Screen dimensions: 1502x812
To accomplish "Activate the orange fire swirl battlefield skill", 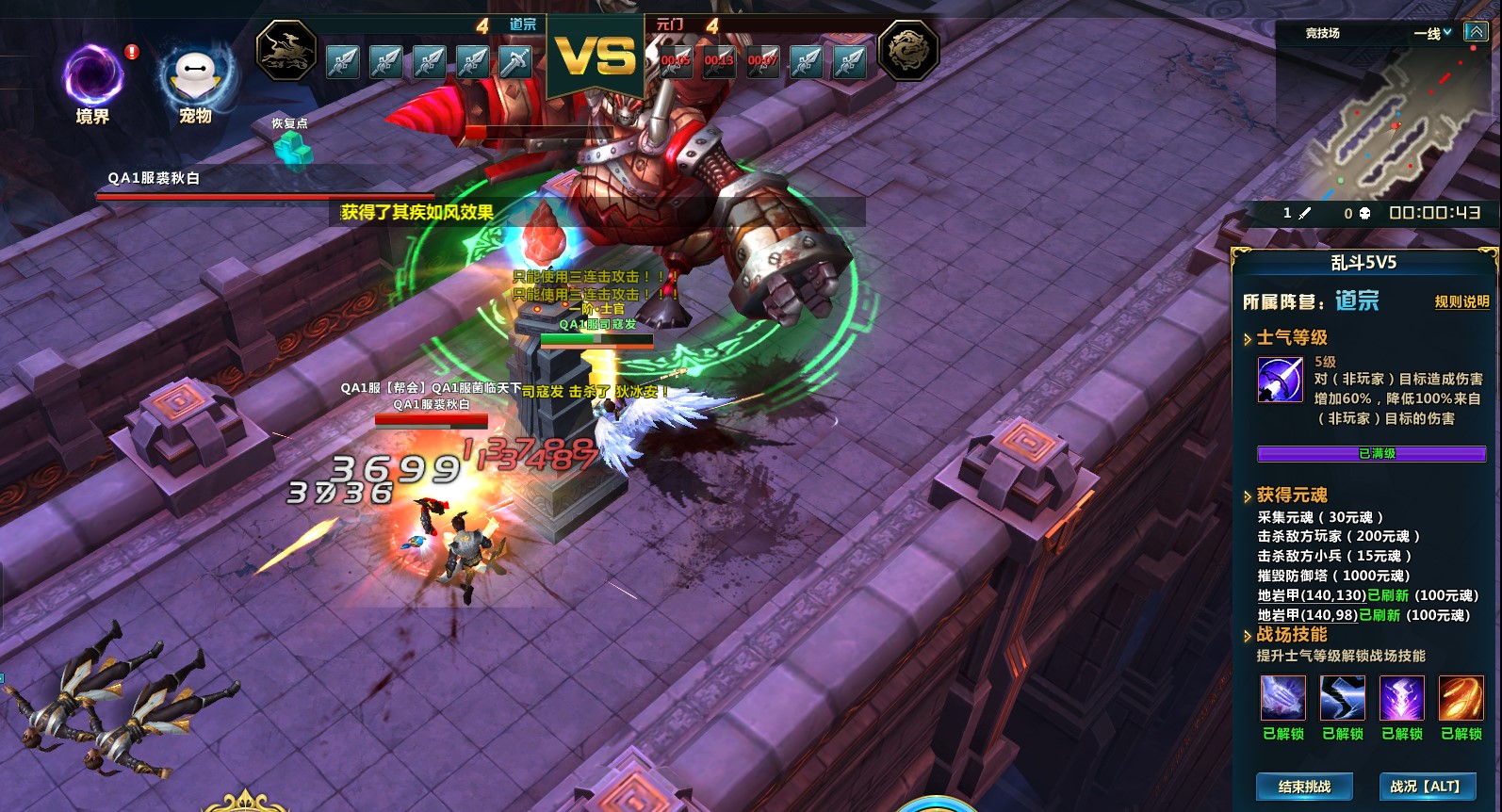I will click(x=1461, y=698).
